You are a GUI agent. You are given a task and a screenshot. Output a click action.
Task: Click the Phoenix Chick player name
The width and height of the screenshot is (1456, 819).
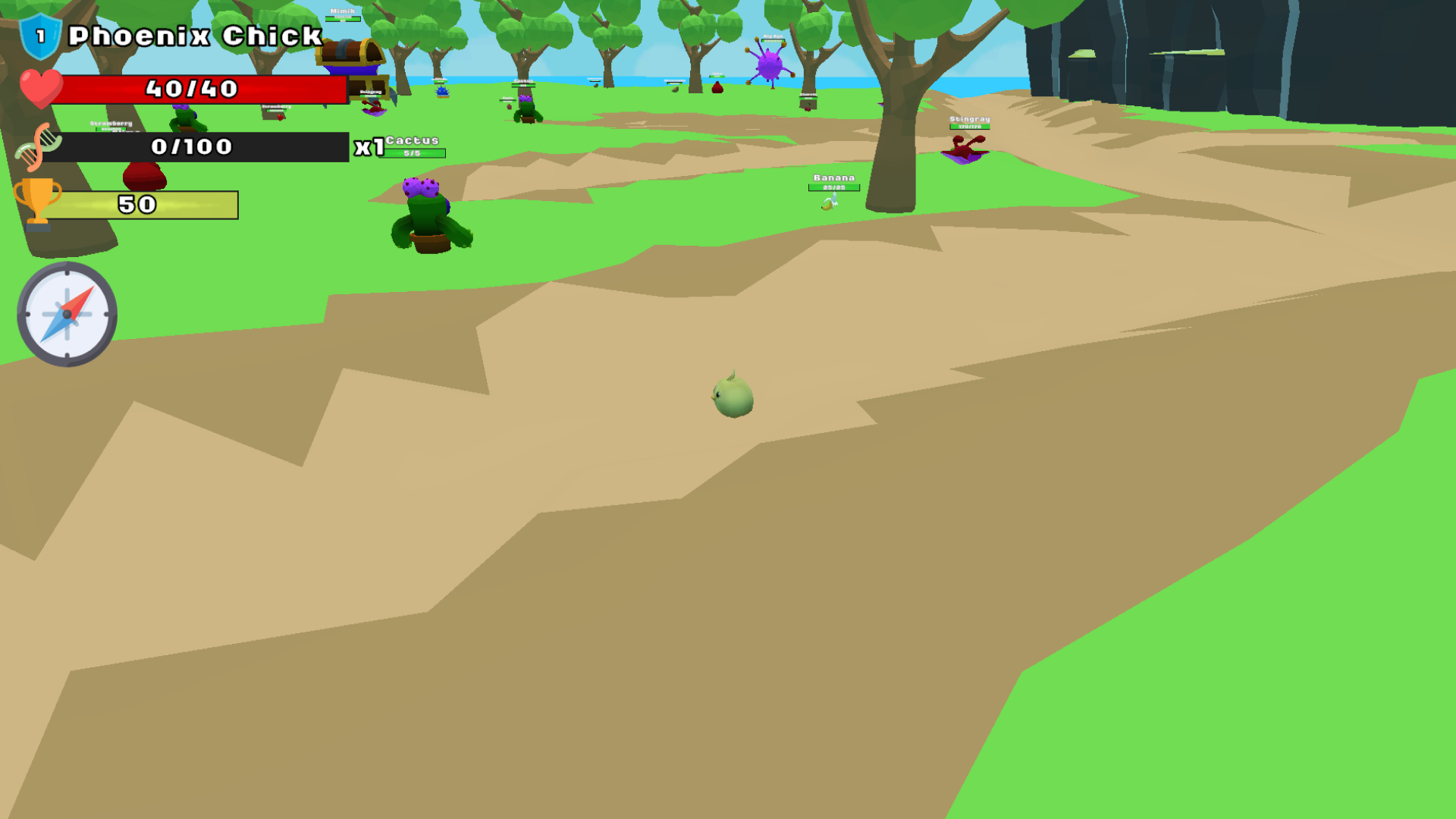coord(193,34)
